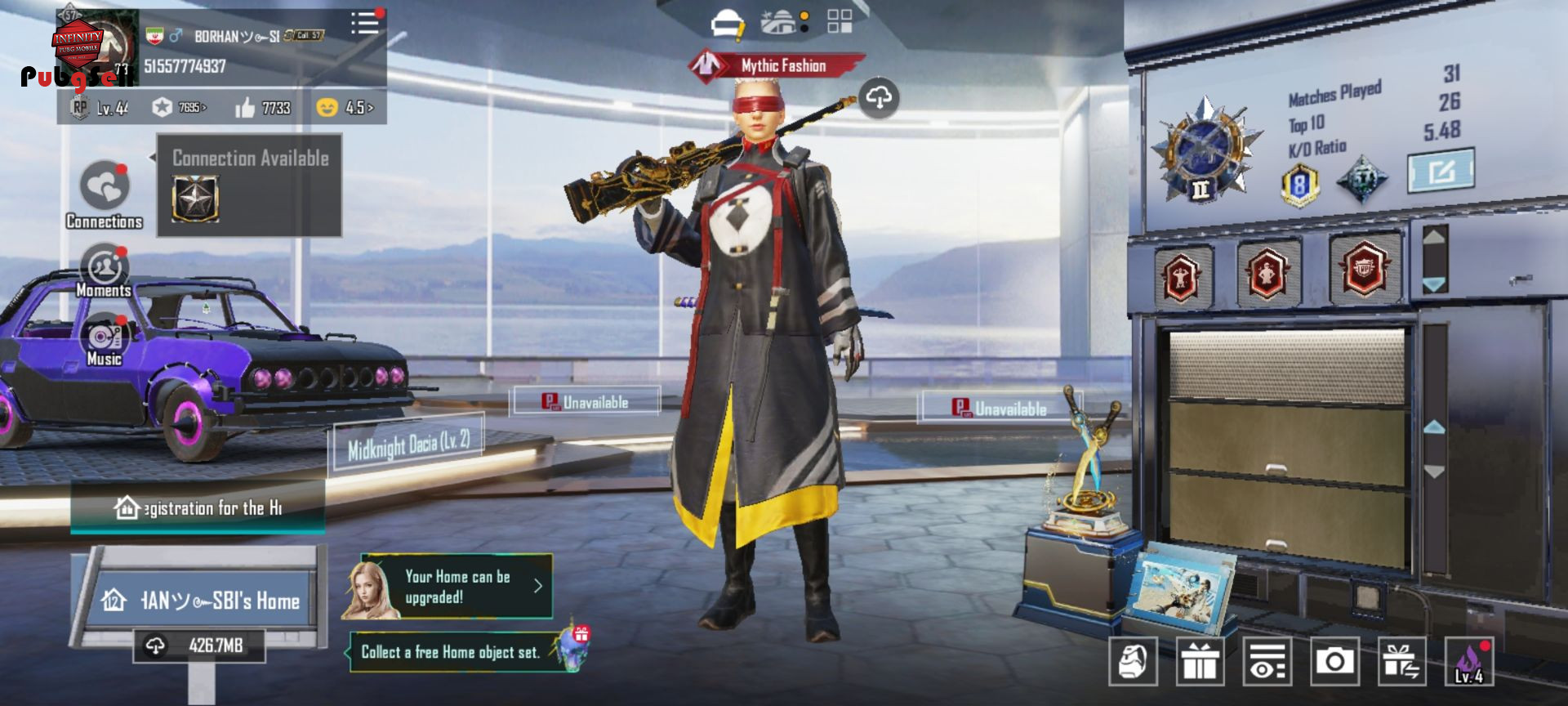Open the list menu with red notification dot
Image resolution: width=1568 pixels, height=706 pixels.
(364, 23)
